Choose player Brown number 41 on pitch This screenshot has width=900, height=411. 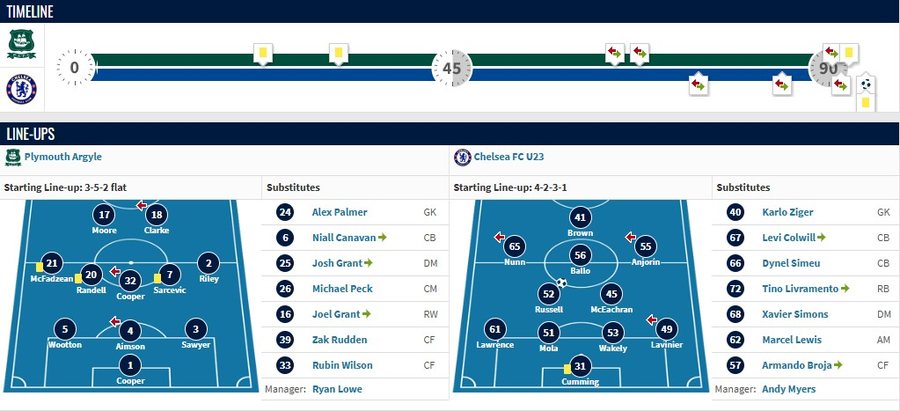point(580,218)
